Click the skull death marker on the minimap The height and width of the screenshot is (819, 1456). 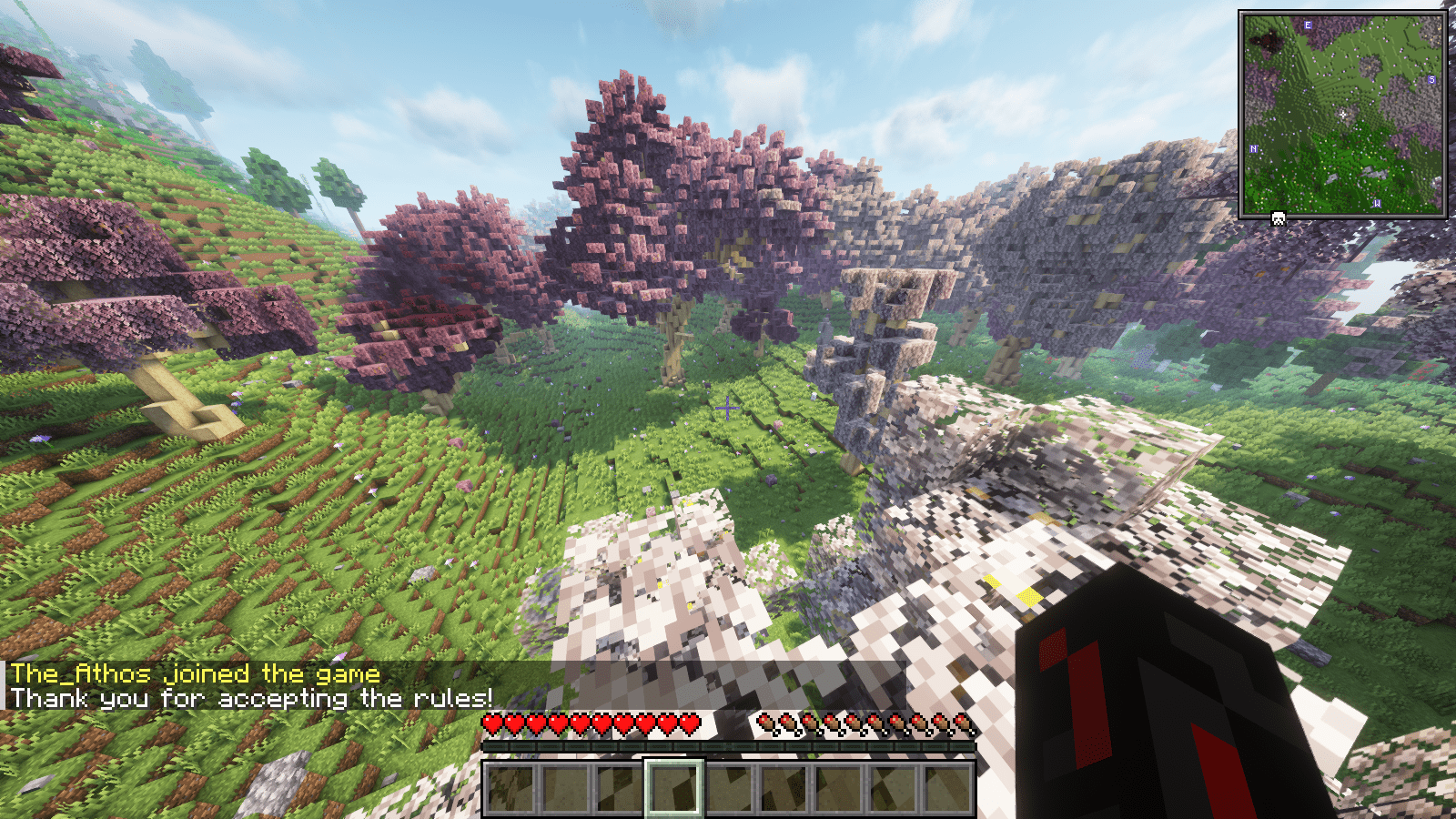1278,218
